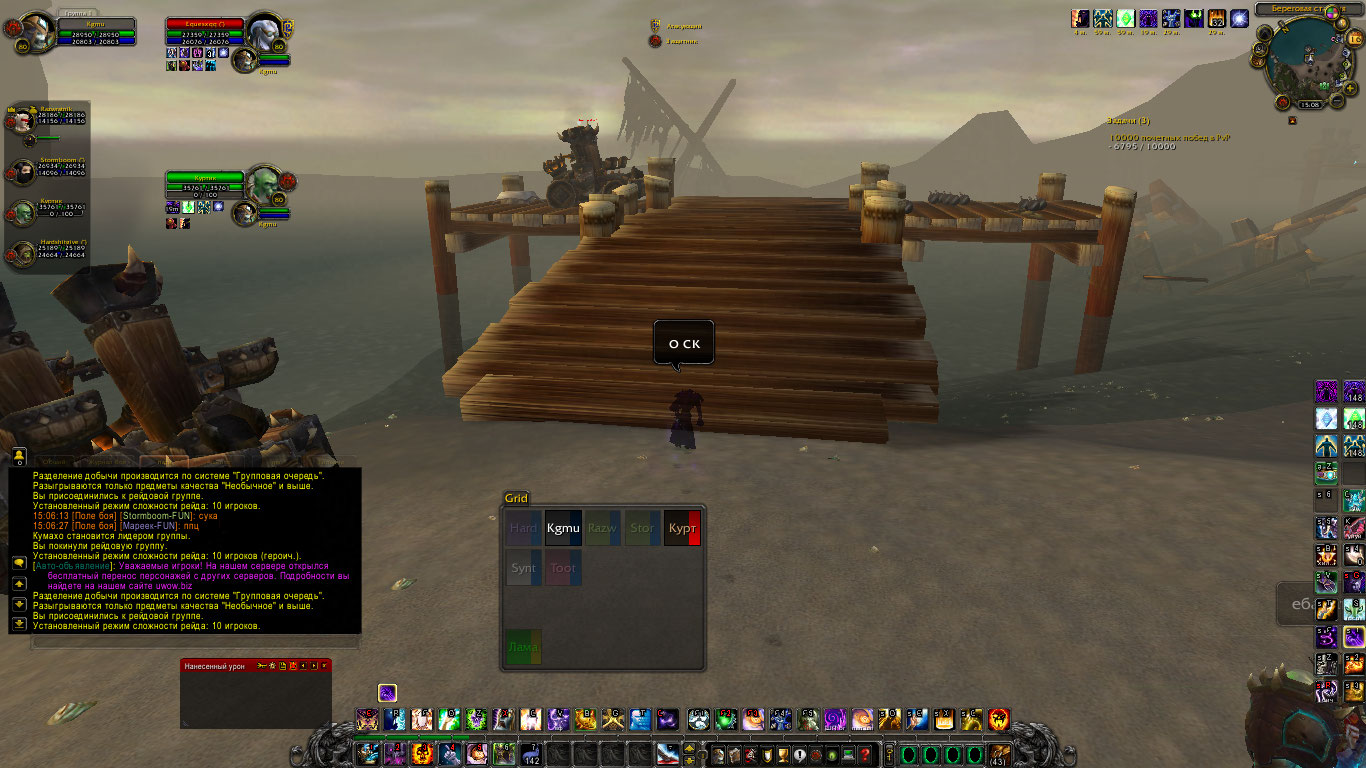1366x768 pixels.
Task: Select the Курт cell in Grid
Action: click(682, 527)
